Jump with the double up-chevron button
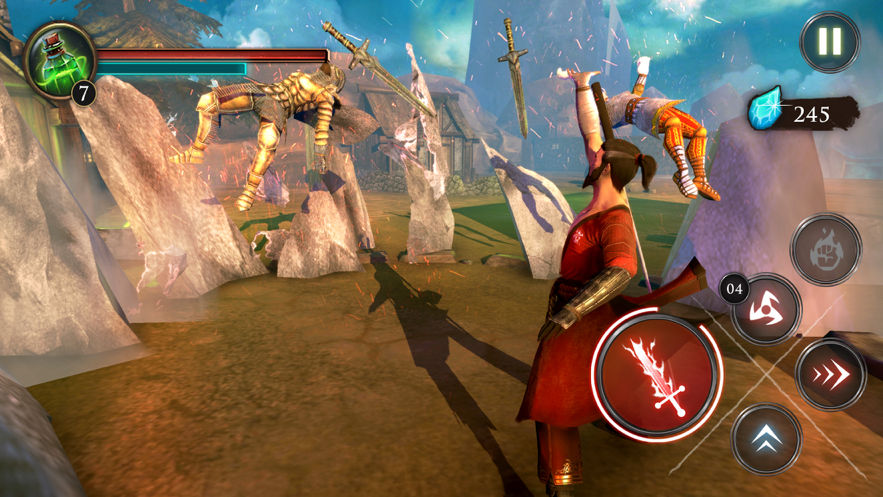 pos(767,438)
